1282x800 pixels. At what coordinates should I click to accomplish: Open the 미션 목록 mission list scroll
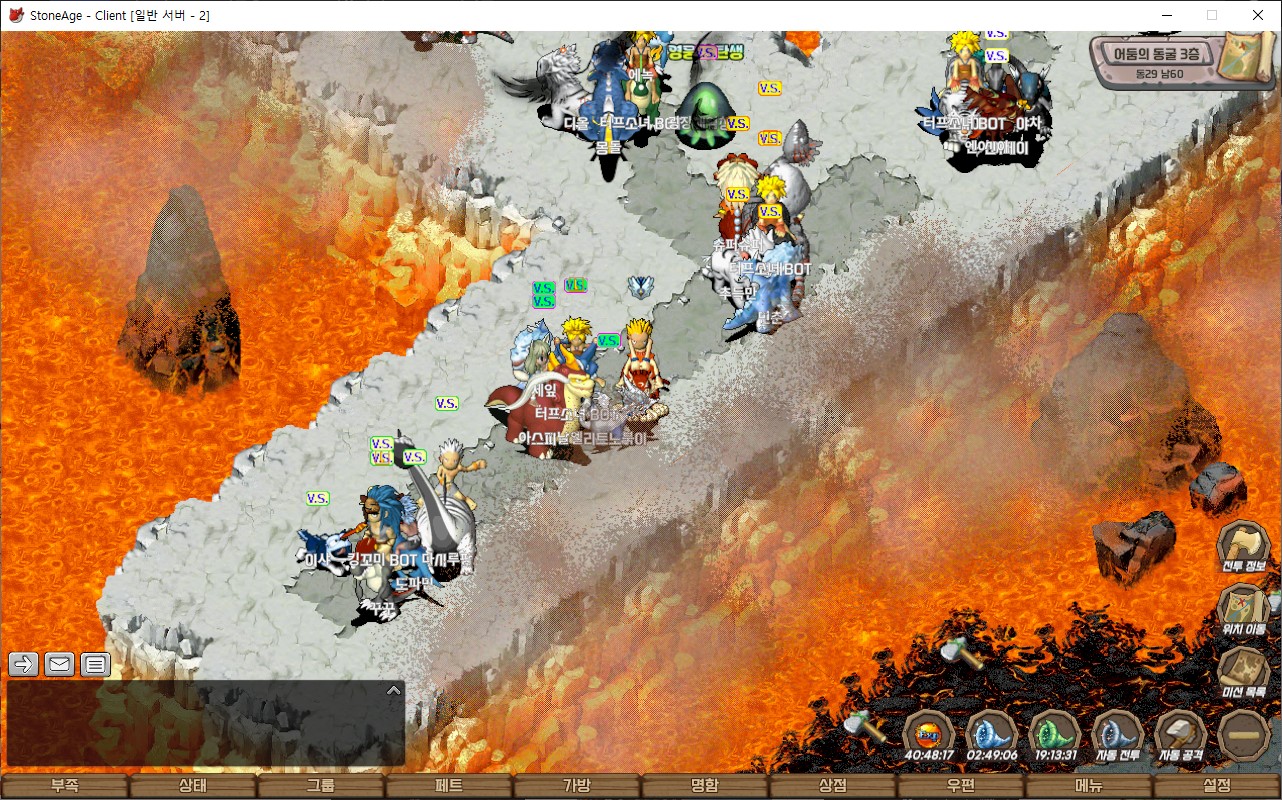tap(1243, 670)
